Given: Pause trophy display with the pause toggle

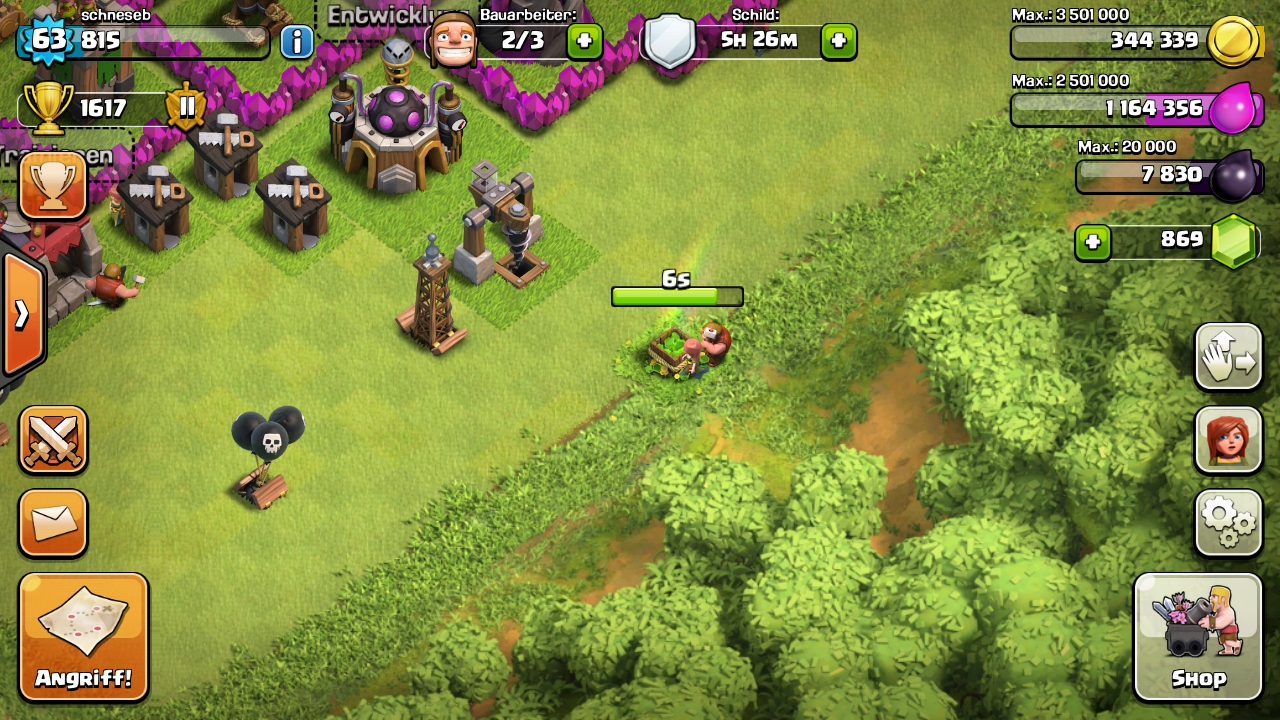Looking at the screenshot, I should coord(185,105).
